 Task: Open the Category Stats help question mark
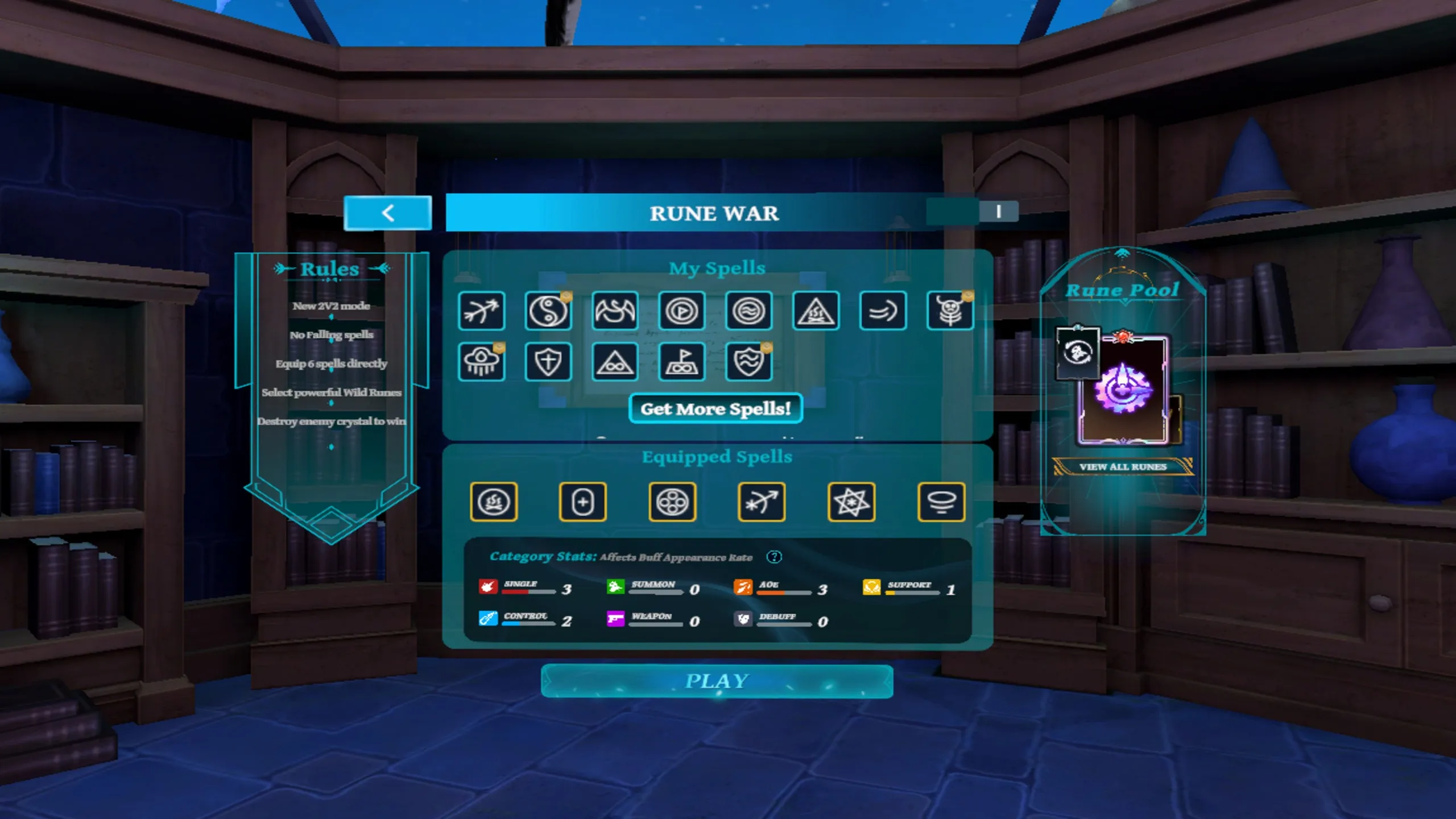pos(774,557)
